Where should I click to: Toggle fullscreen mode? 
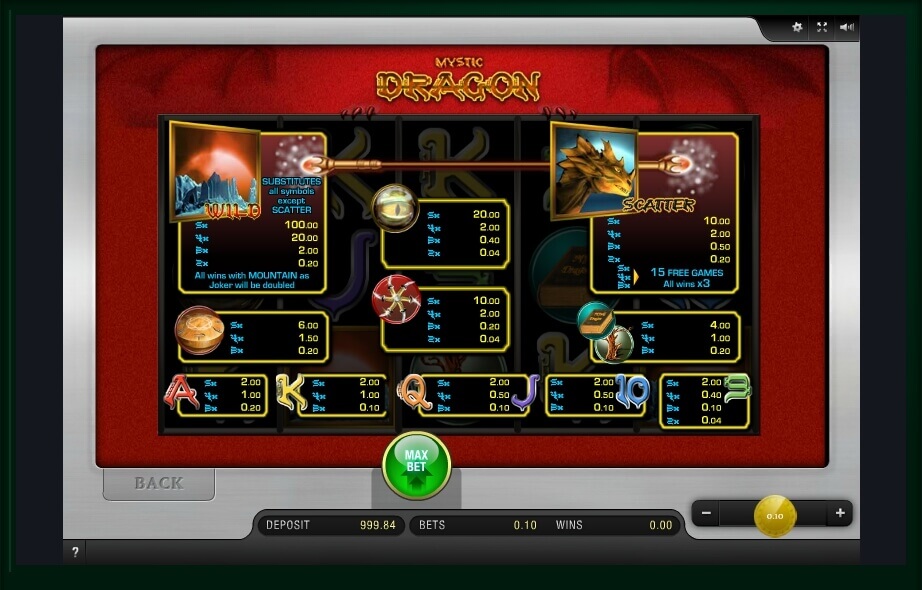tap(822, 27)
